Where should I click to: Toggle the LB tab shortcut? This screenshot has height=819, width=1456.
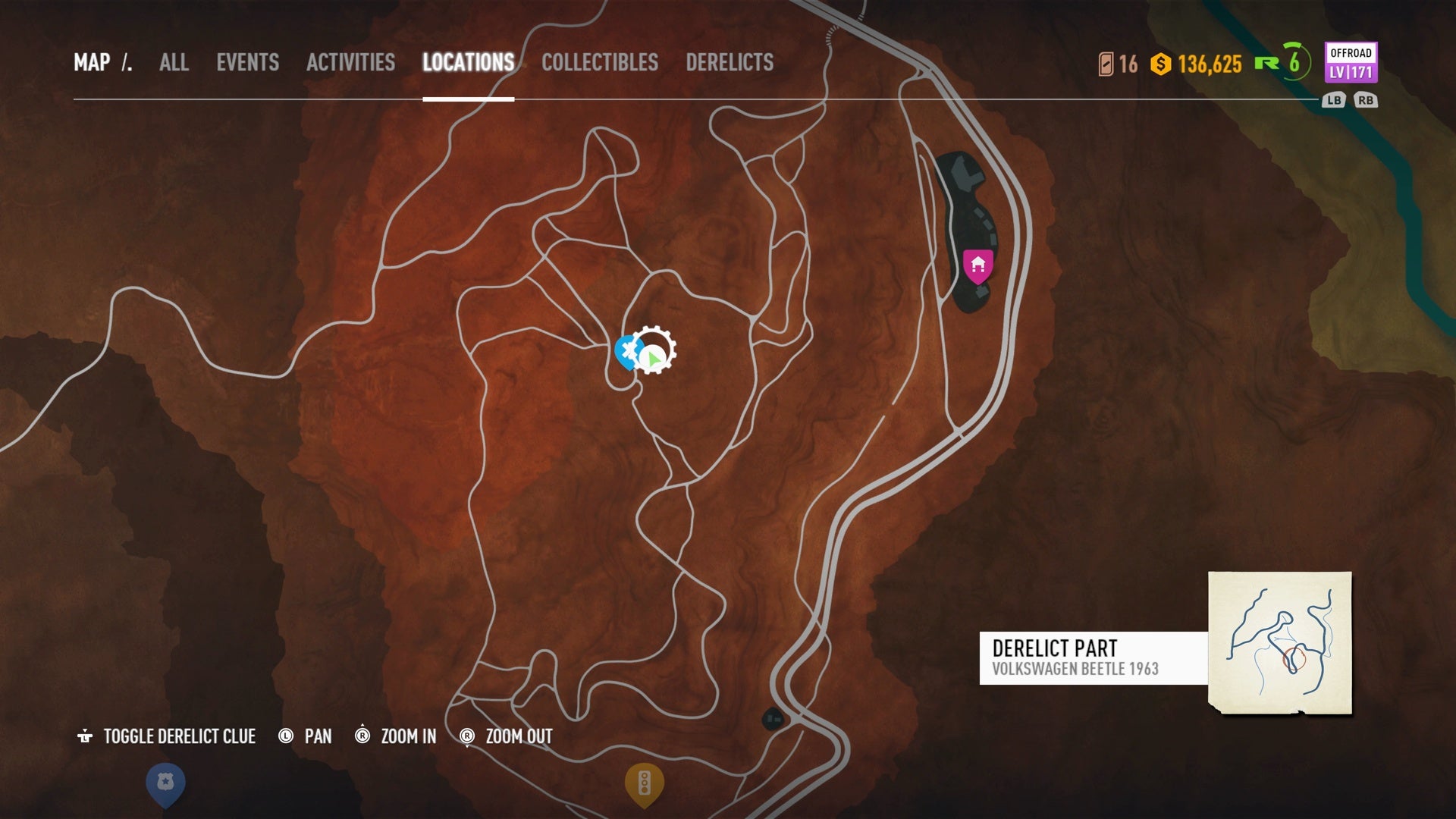click(x=1333, y=99)
